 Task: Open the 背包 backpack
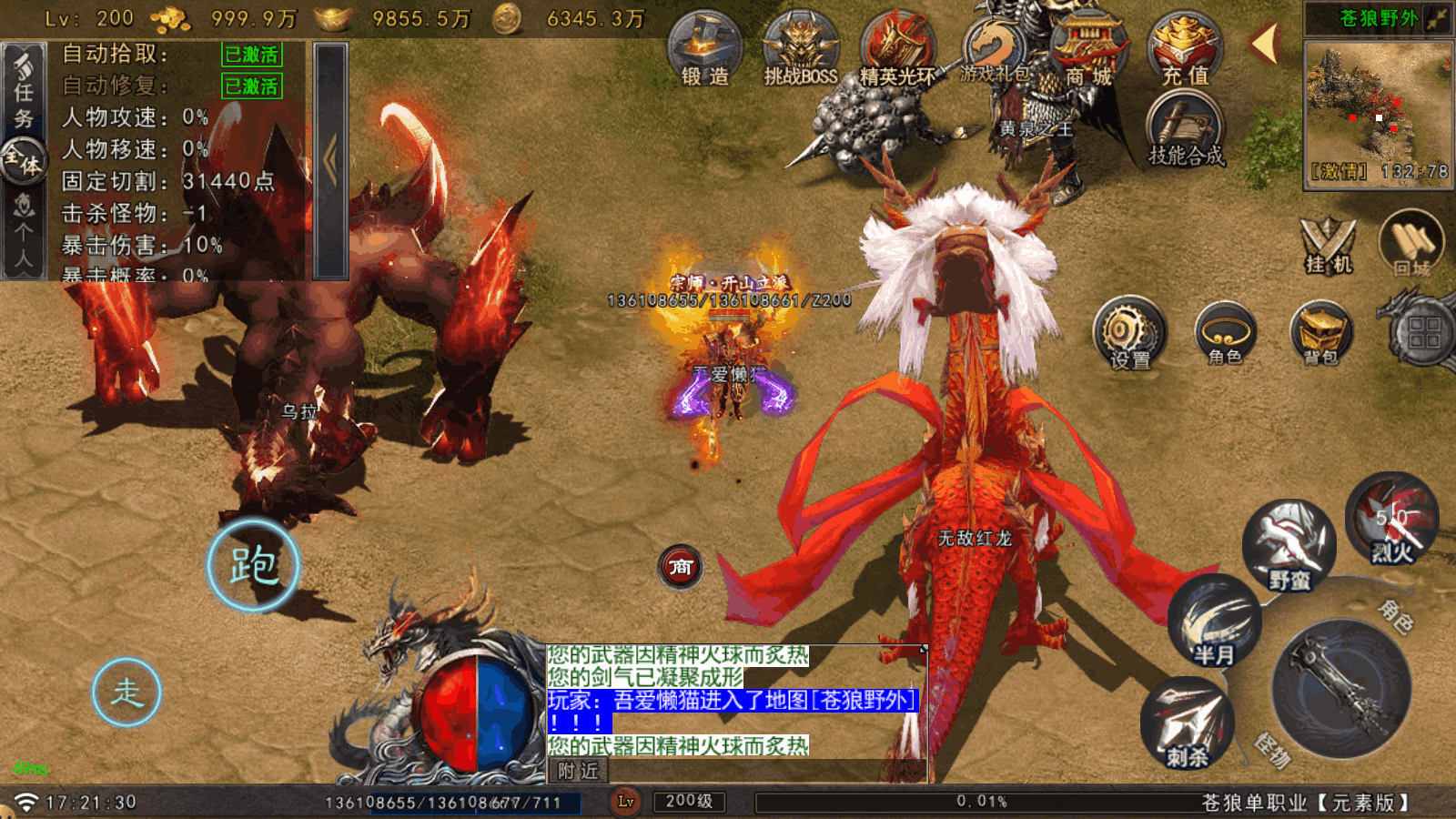tap(1321, 332)
